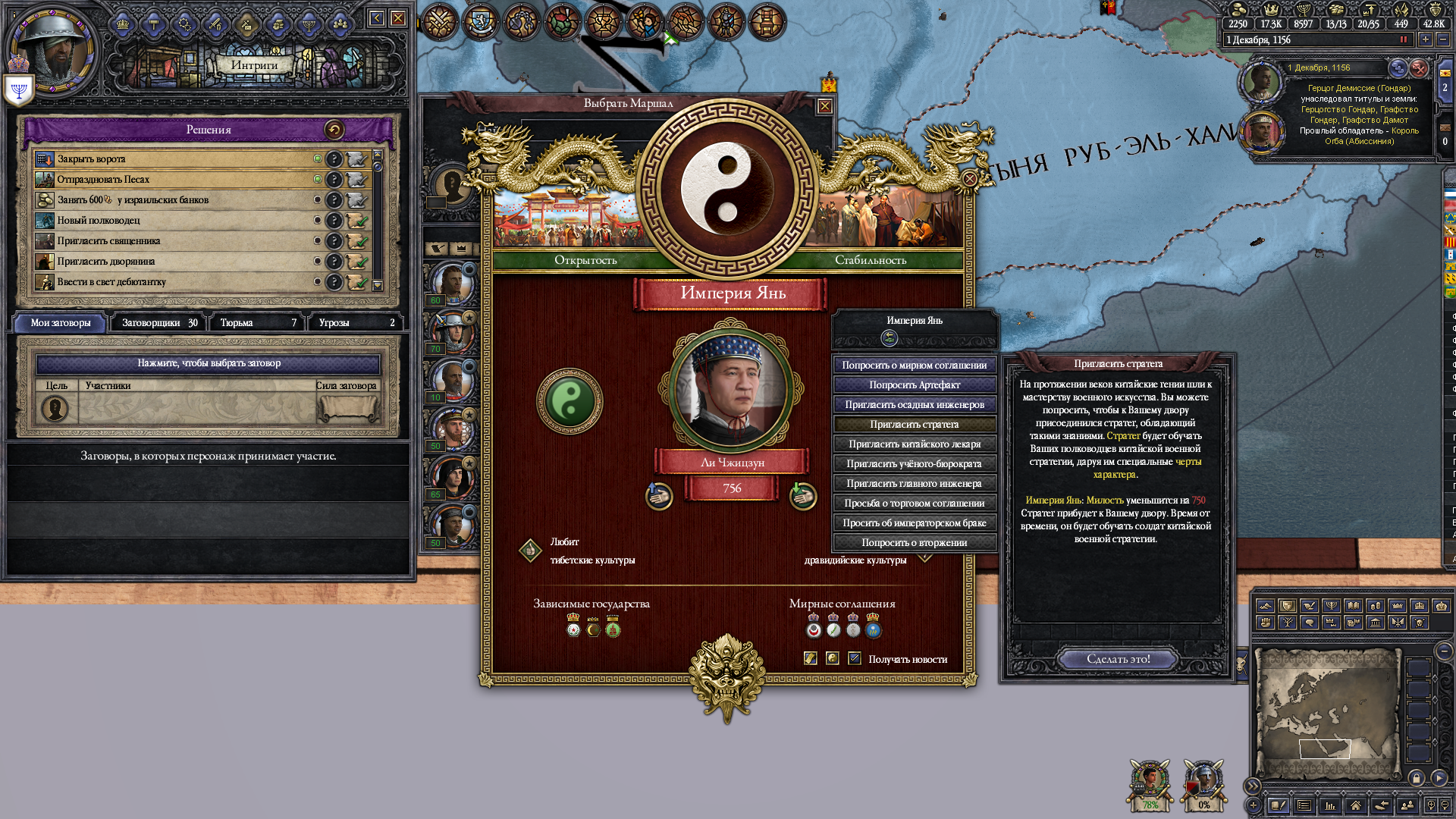
Task: Close the Выбрать Маршал window
Action: 824,106
